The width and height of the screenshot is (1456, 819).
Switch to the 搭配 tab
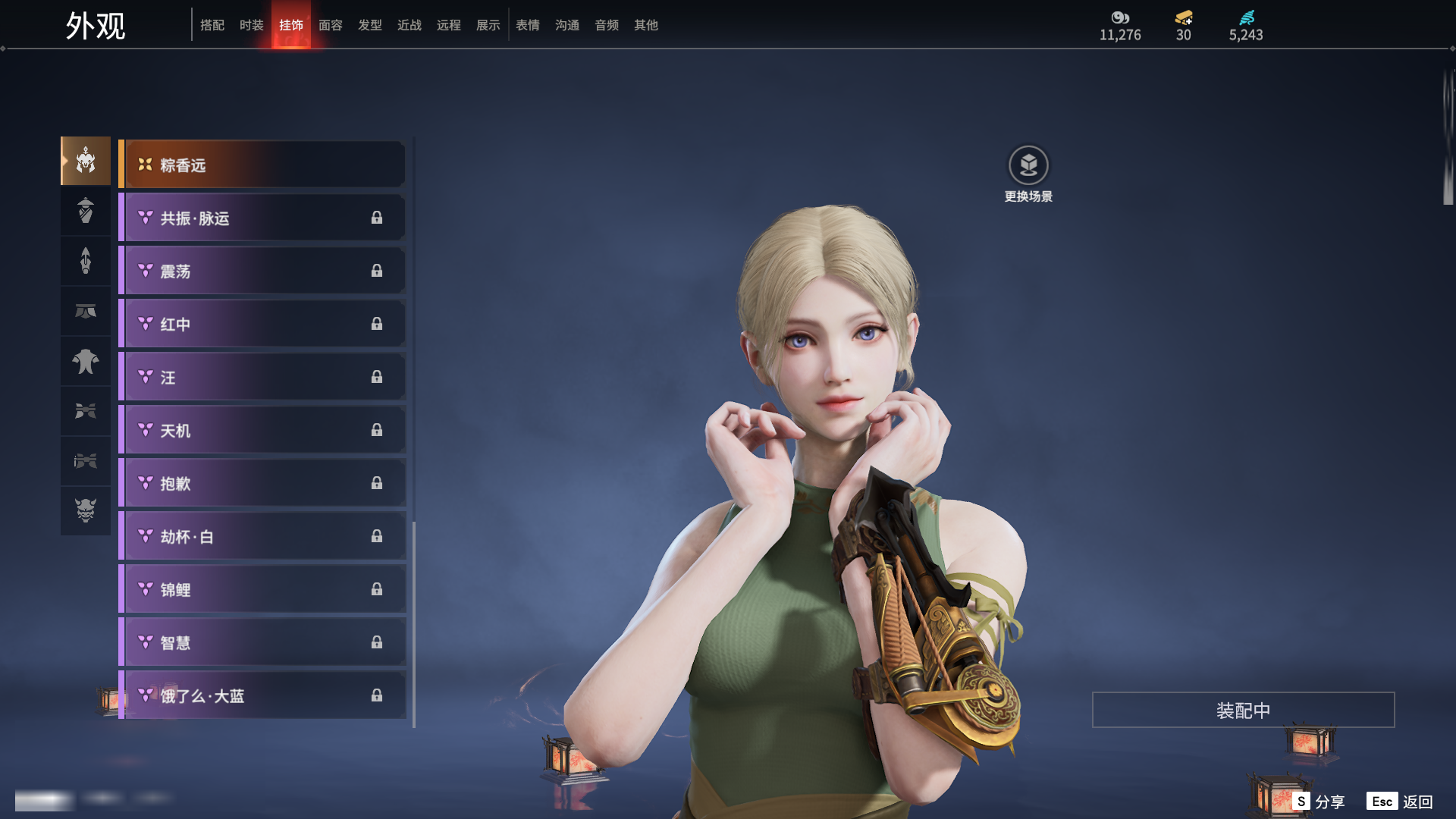tap(212, 25)
